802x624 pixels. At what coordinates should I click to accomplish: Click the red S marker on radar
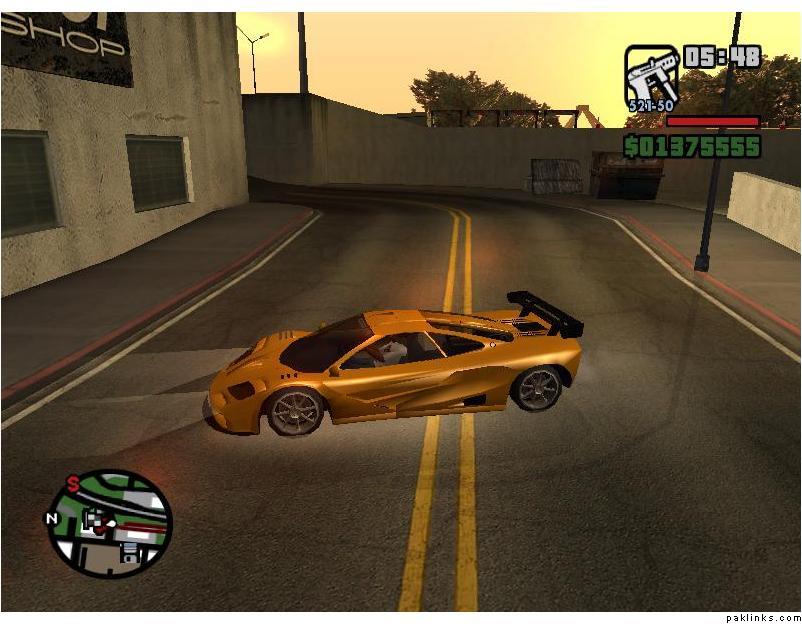coord(73,484)
